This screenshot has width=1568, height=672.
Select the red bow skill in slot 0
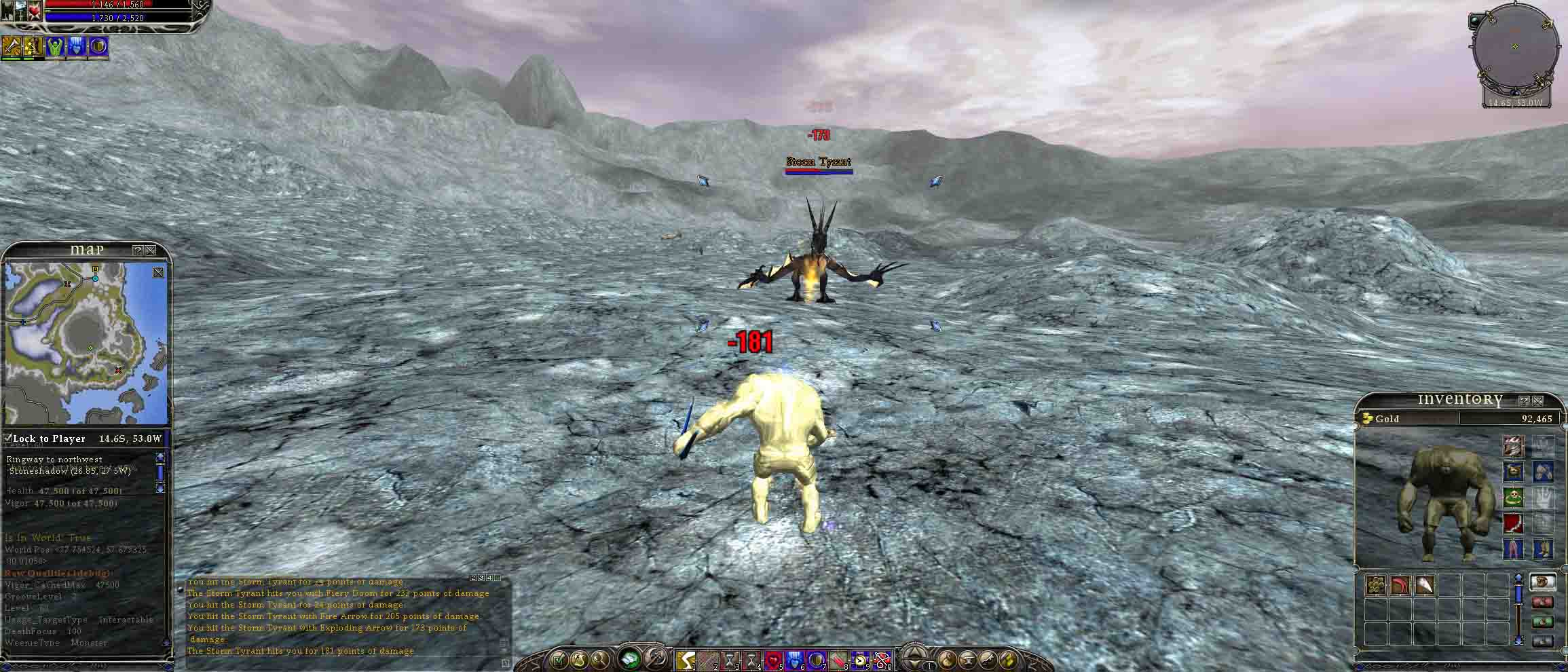(881, 659)
